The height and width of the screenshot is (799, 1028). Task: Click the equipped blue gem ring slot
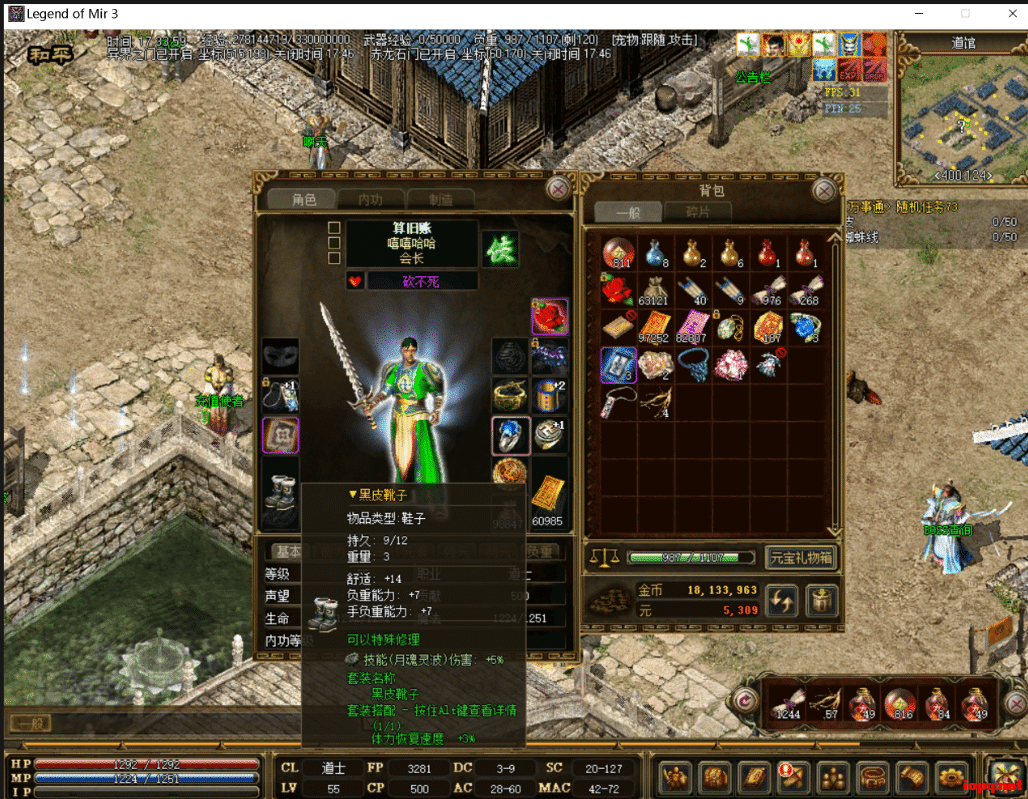tap(511, 435)
